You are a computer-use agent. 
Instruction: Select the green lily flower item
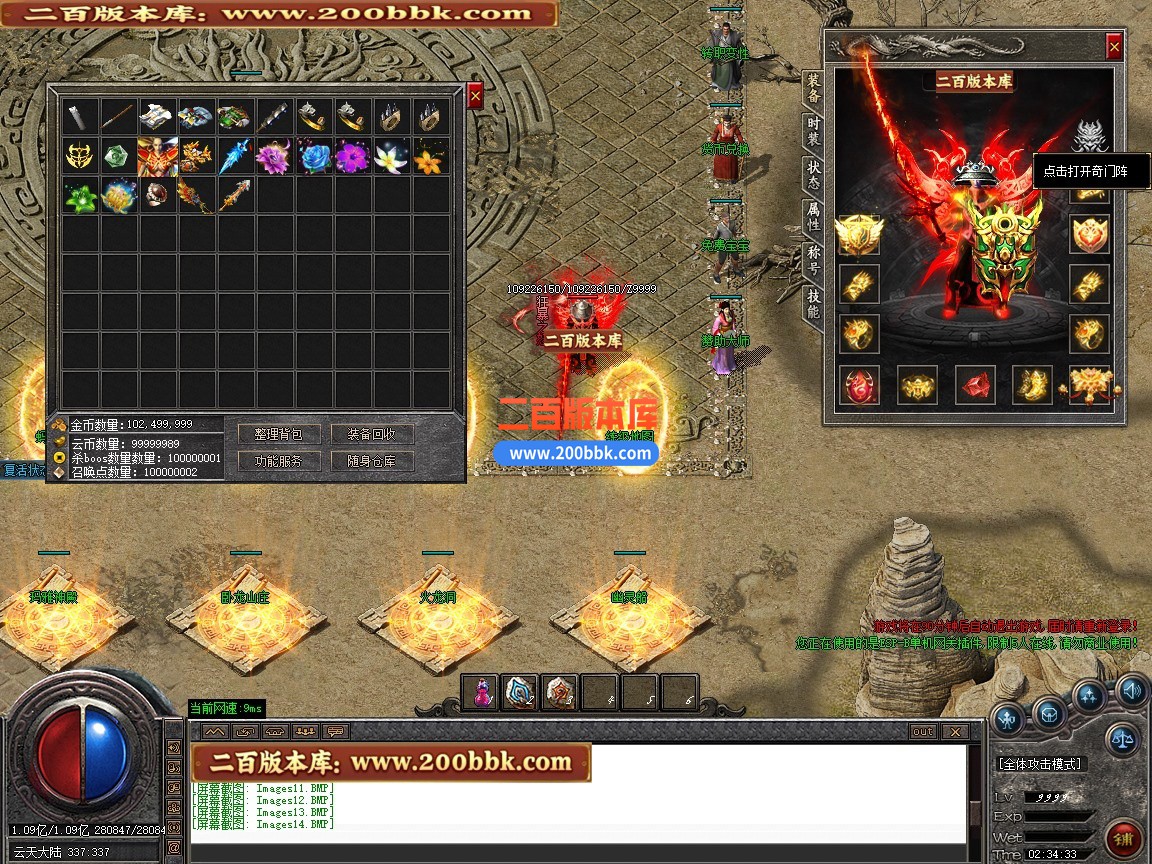(80, 196)
